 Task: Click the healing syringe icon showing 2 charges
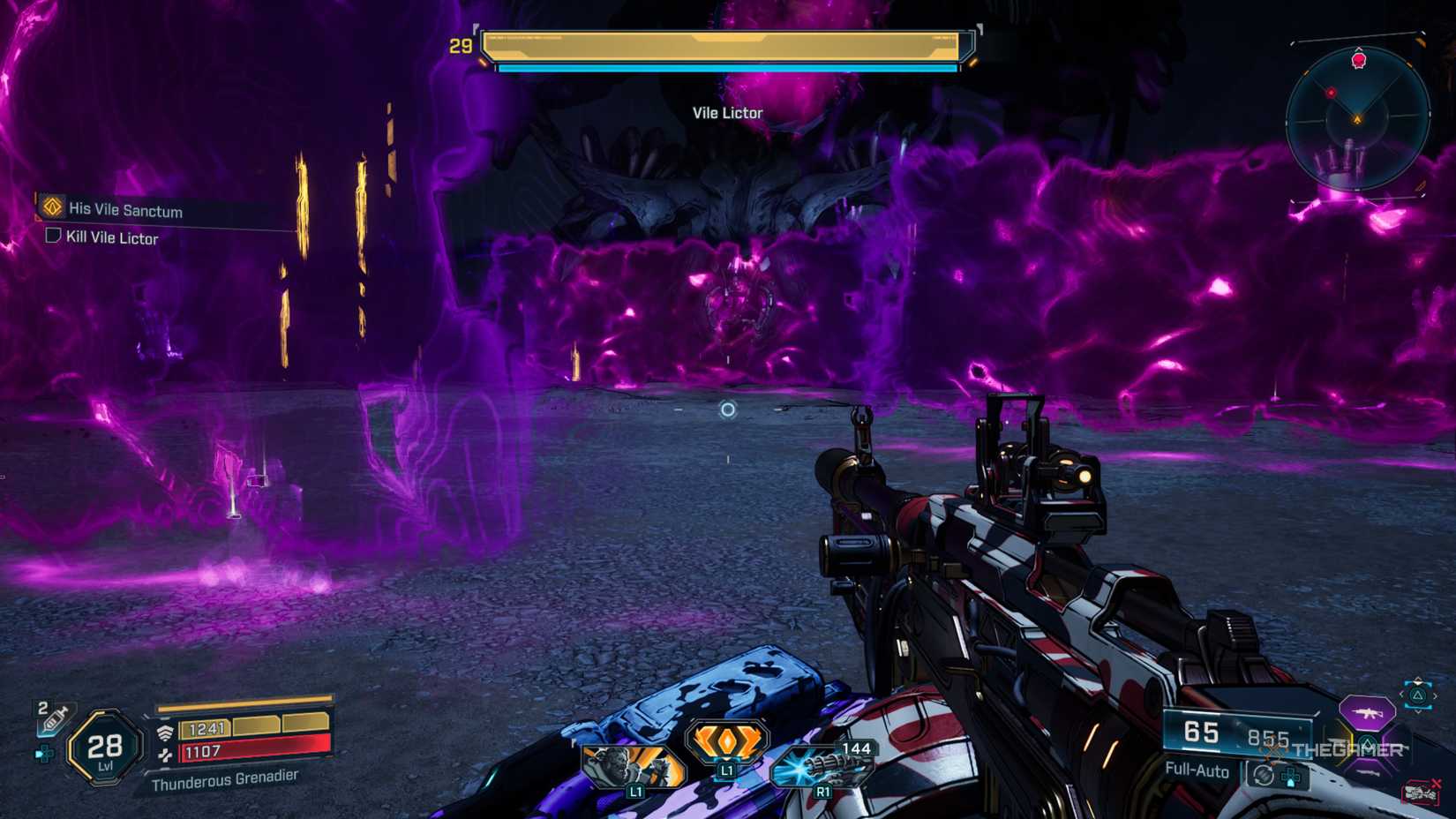tap(55, 719)
